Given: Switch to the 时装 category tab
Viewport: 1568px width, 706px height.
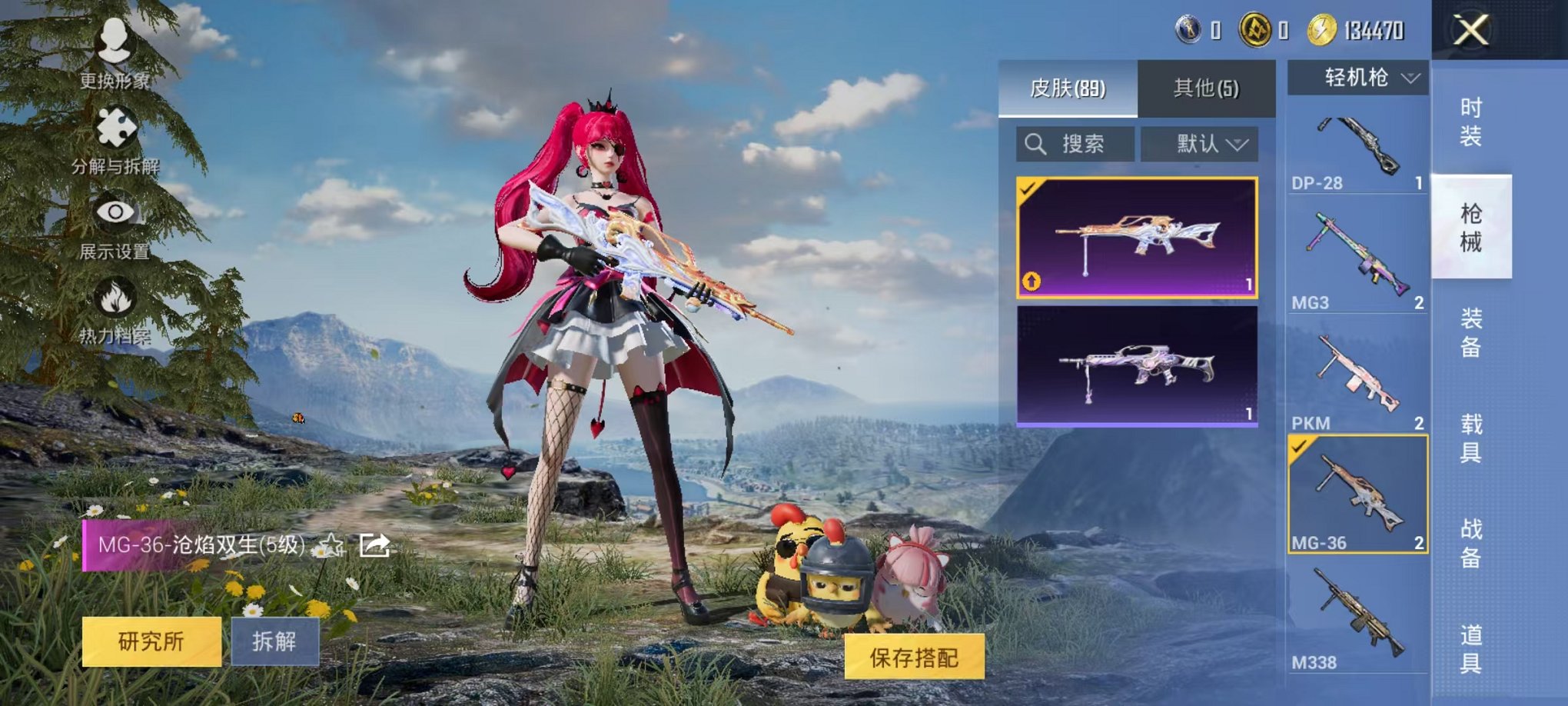Looking at the screenshot, I should [x=1474, y=123].
